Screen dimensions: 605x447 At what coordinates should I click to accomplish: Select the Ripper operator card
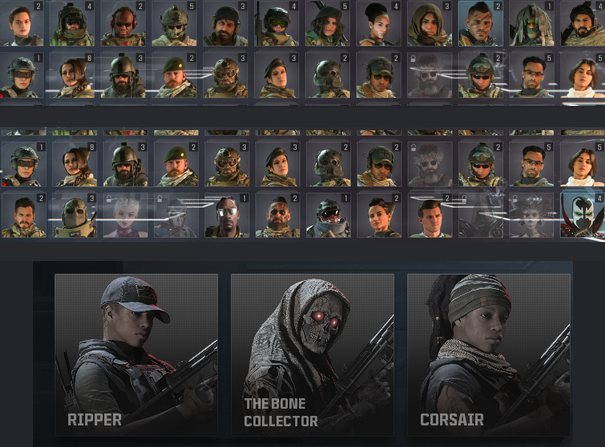136,355
